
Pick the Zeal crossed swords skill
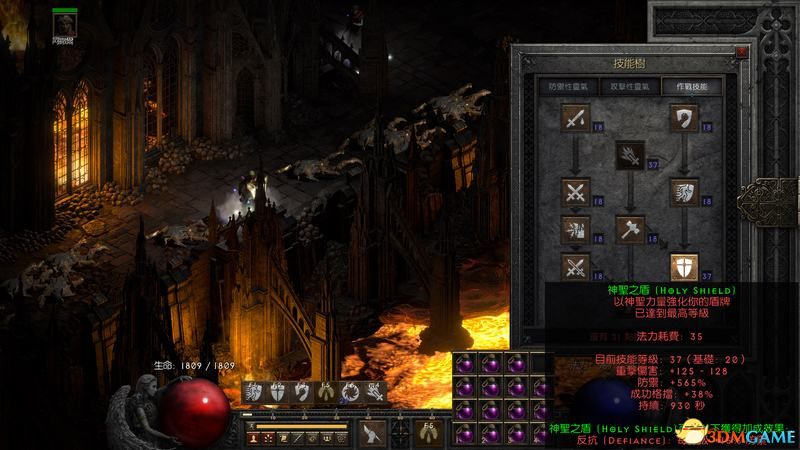(576, 192)
